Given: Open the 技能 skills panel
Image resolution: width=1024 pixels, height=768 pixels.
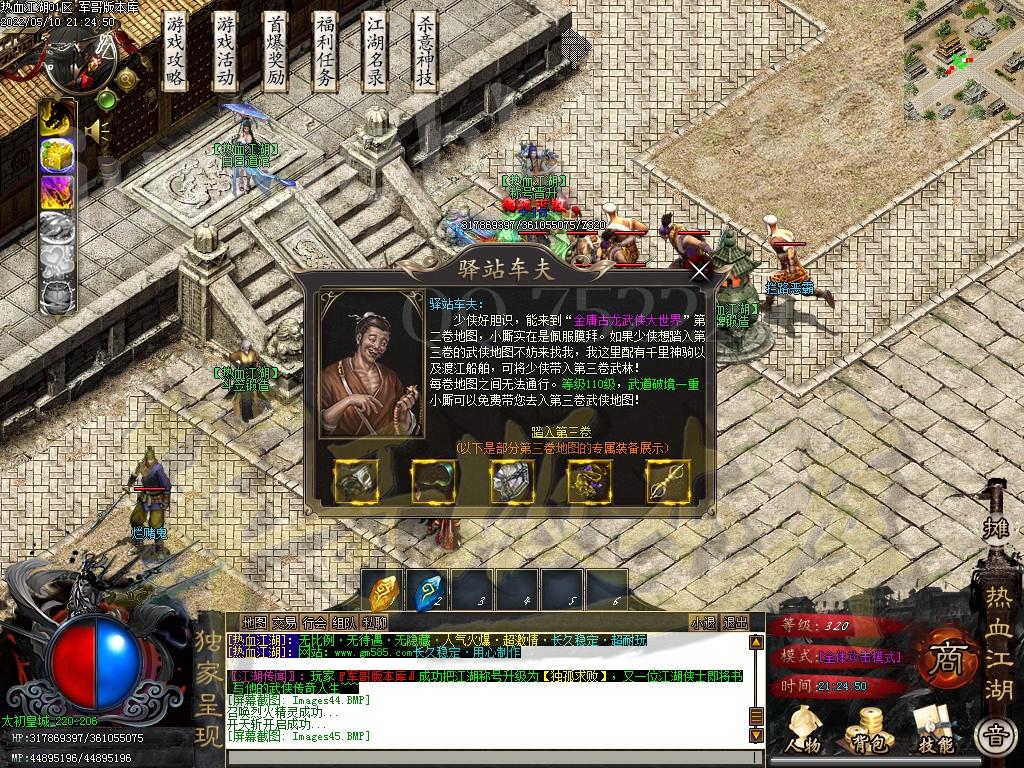Looking at the screenshot, I should point(936,728).
